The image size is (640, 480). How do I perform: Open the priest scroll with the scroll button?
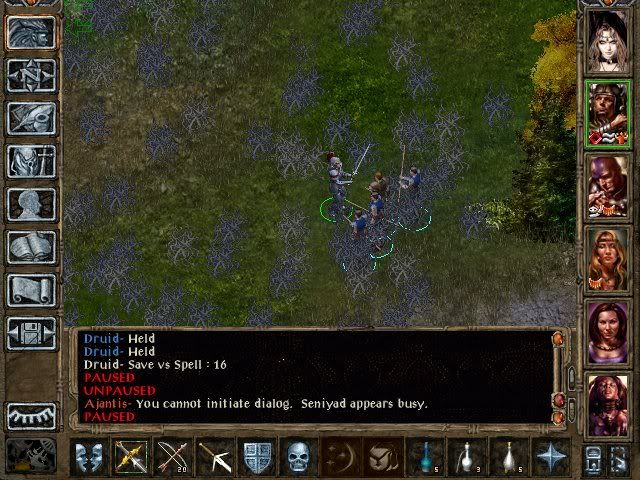click(31, 290)
